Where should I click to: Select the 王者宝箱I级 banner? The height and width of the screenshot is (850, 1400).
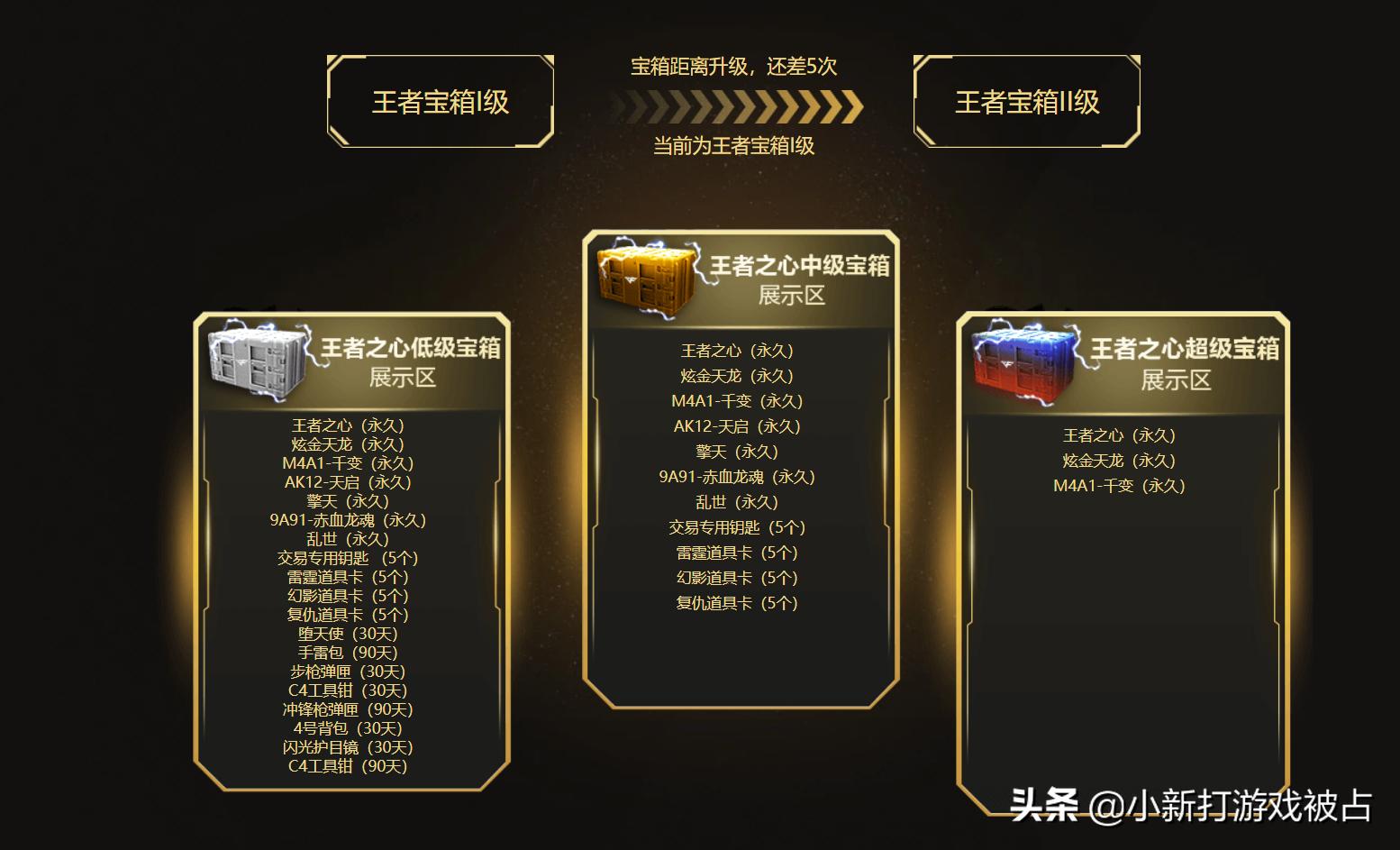[439, 102]
